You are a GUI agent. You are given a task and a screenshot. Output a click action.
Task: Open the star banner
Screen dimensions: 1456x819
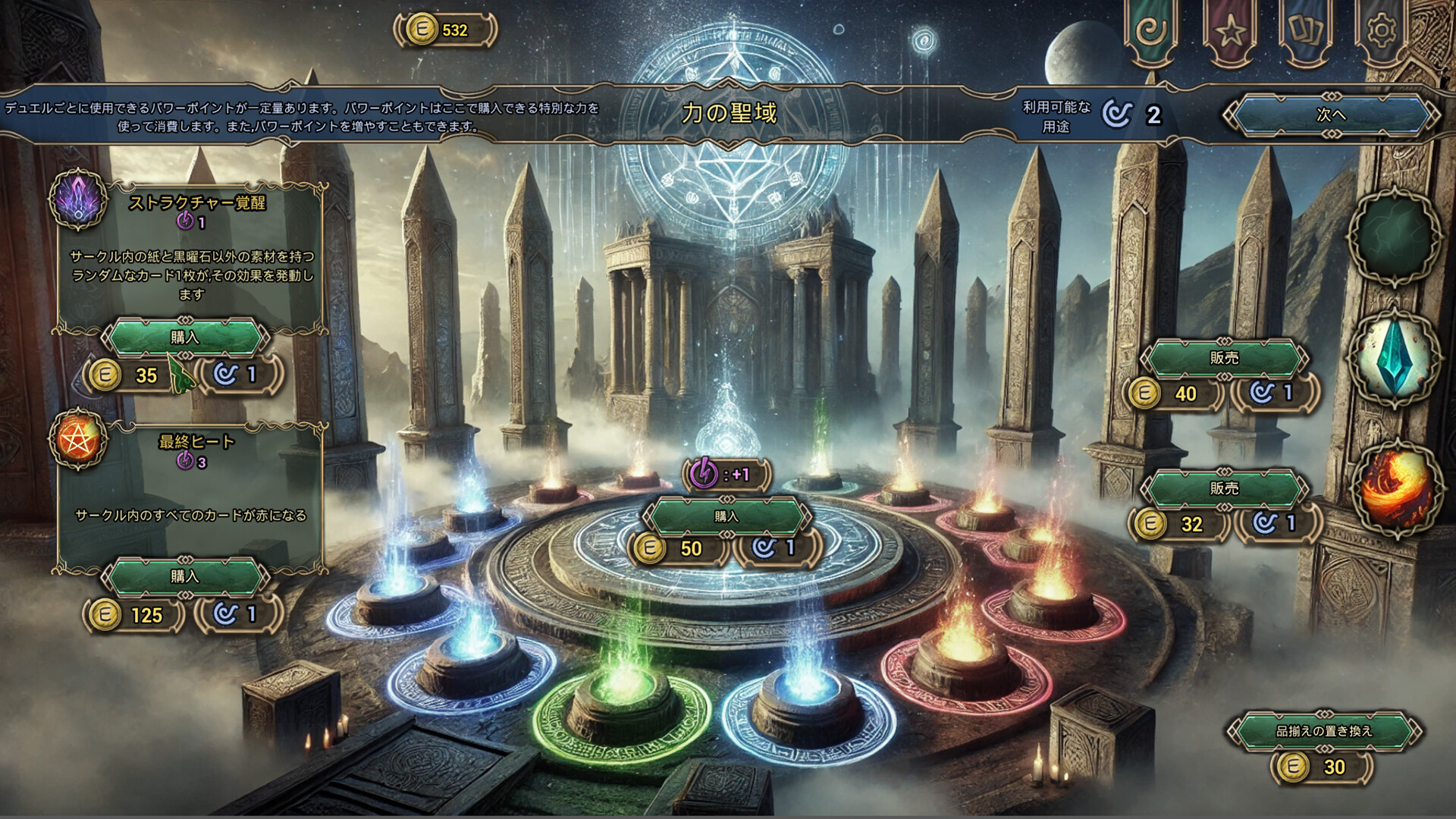tap(1230, 32)
